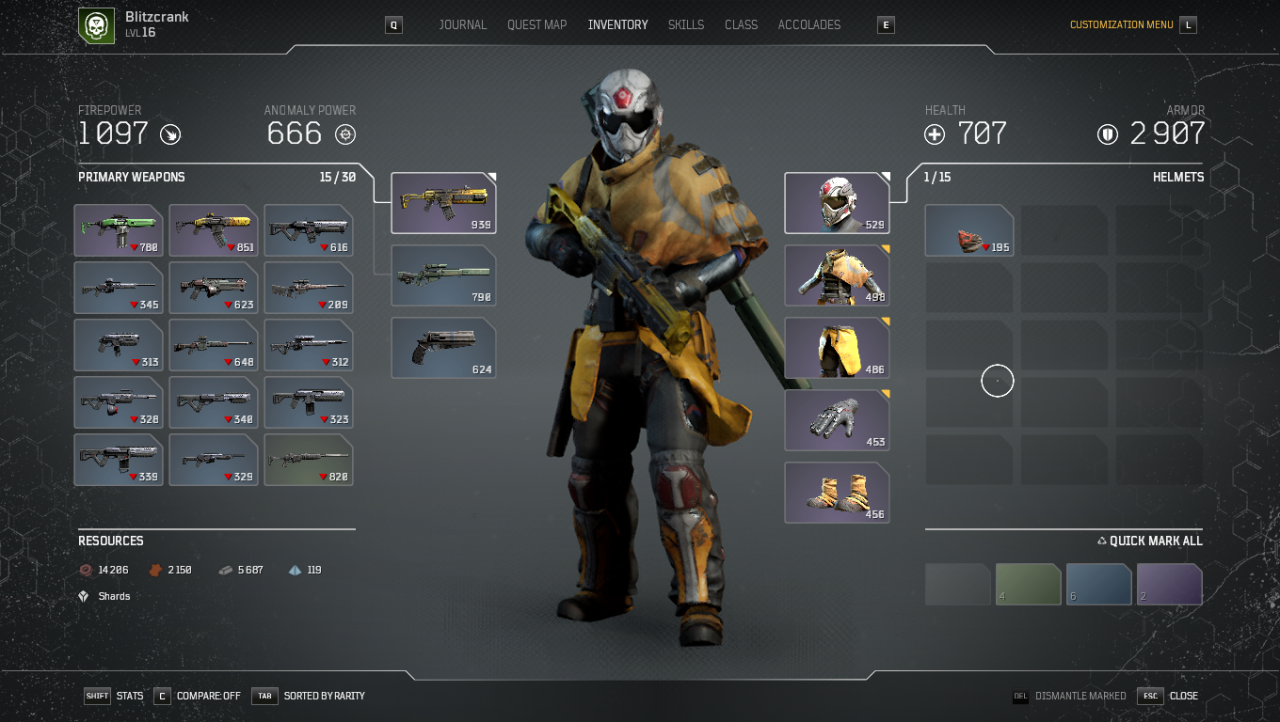Choose the equipped revolver sidearm slot
Screen dimensions: 1280x722
tap(443, 348)
